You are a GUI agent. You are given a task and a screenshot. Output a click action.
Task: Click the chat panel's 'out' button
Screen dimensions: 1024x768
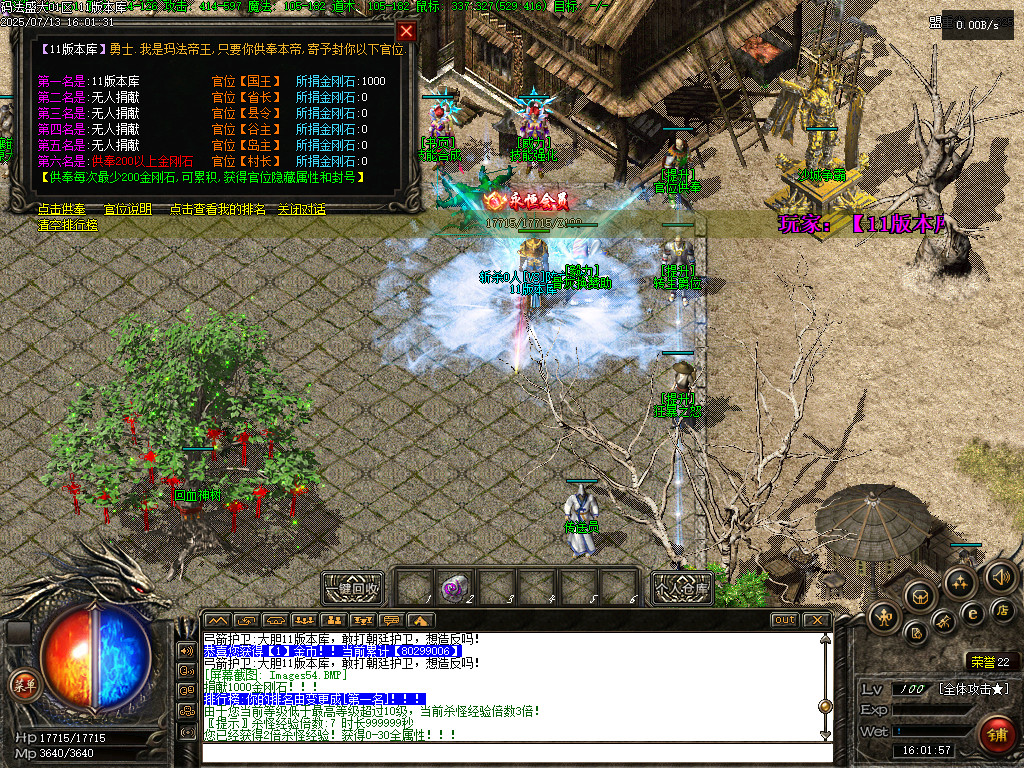(x=785, y=620)
